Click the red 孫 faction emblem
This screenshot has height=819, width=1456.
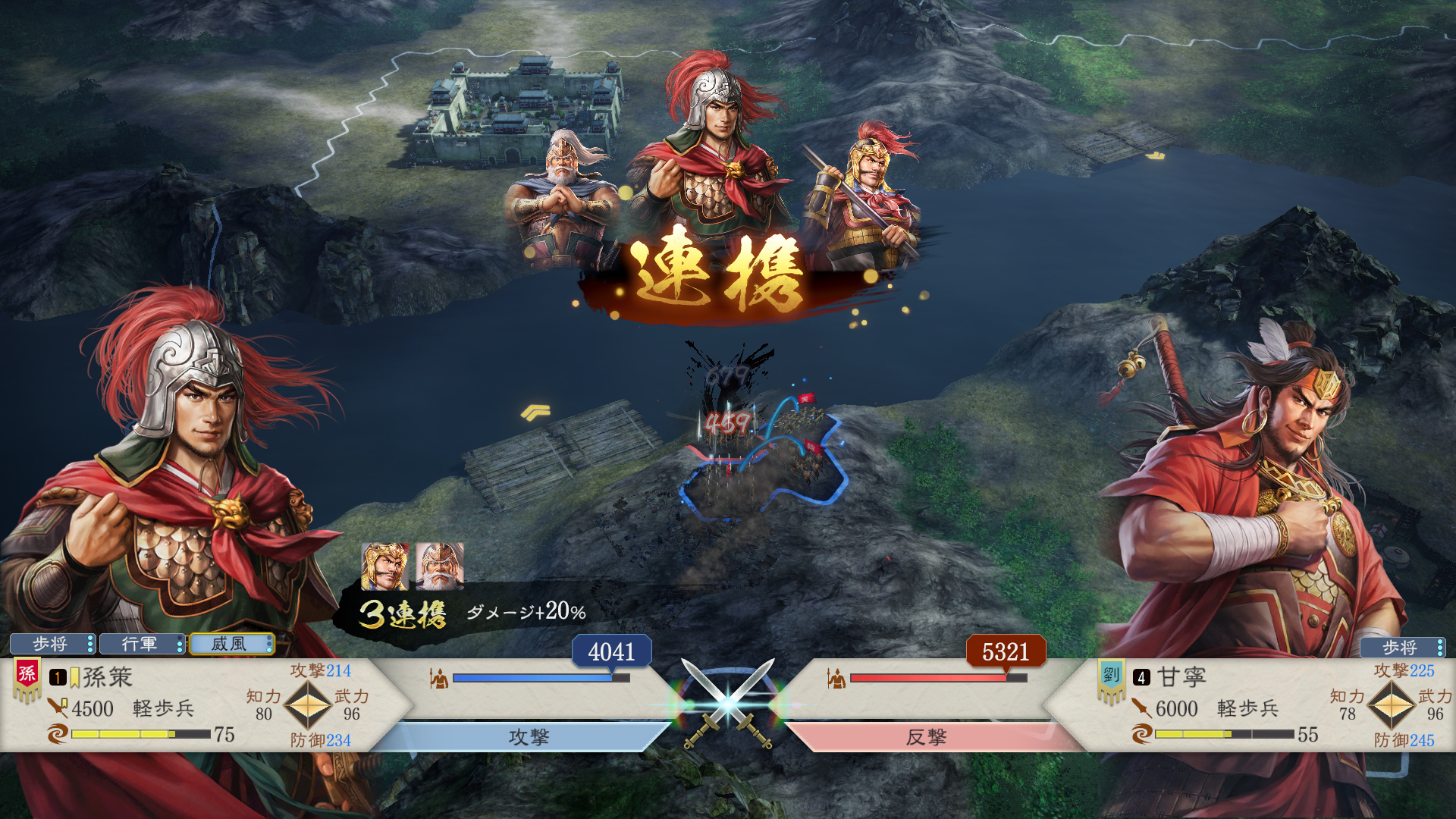27,674
